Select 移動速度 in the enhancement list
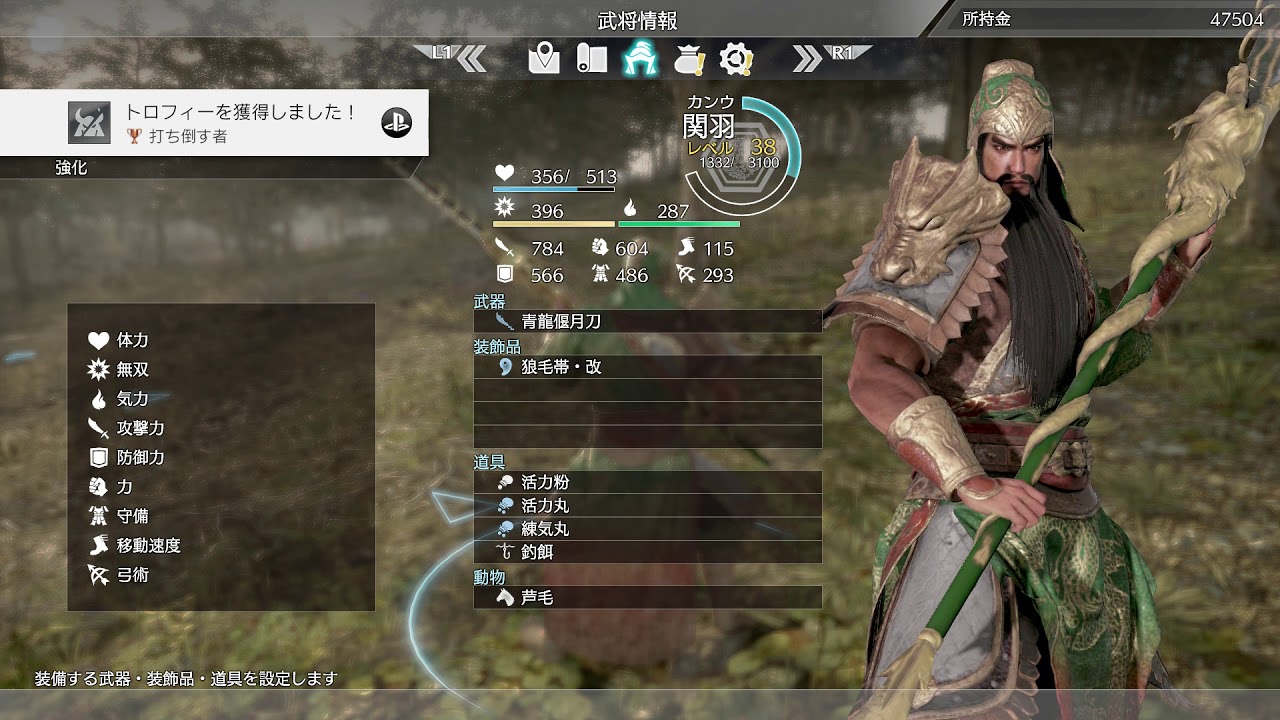Viewport: 1280px width, 720px height. coord(148,545)
